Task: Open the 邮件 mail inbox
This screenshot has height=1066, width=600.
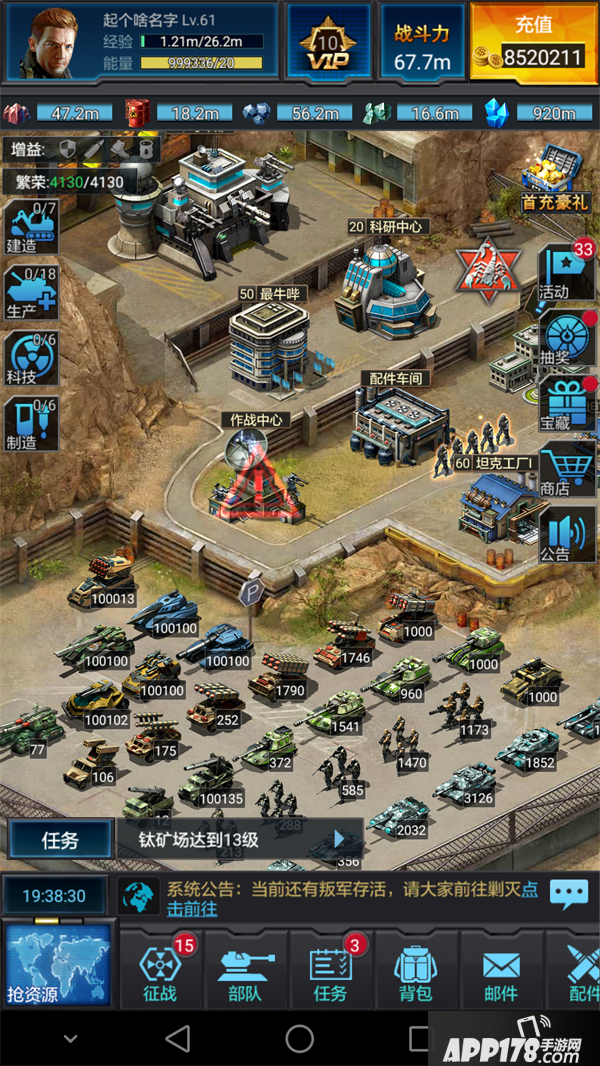Action: [x=501, y=972]
